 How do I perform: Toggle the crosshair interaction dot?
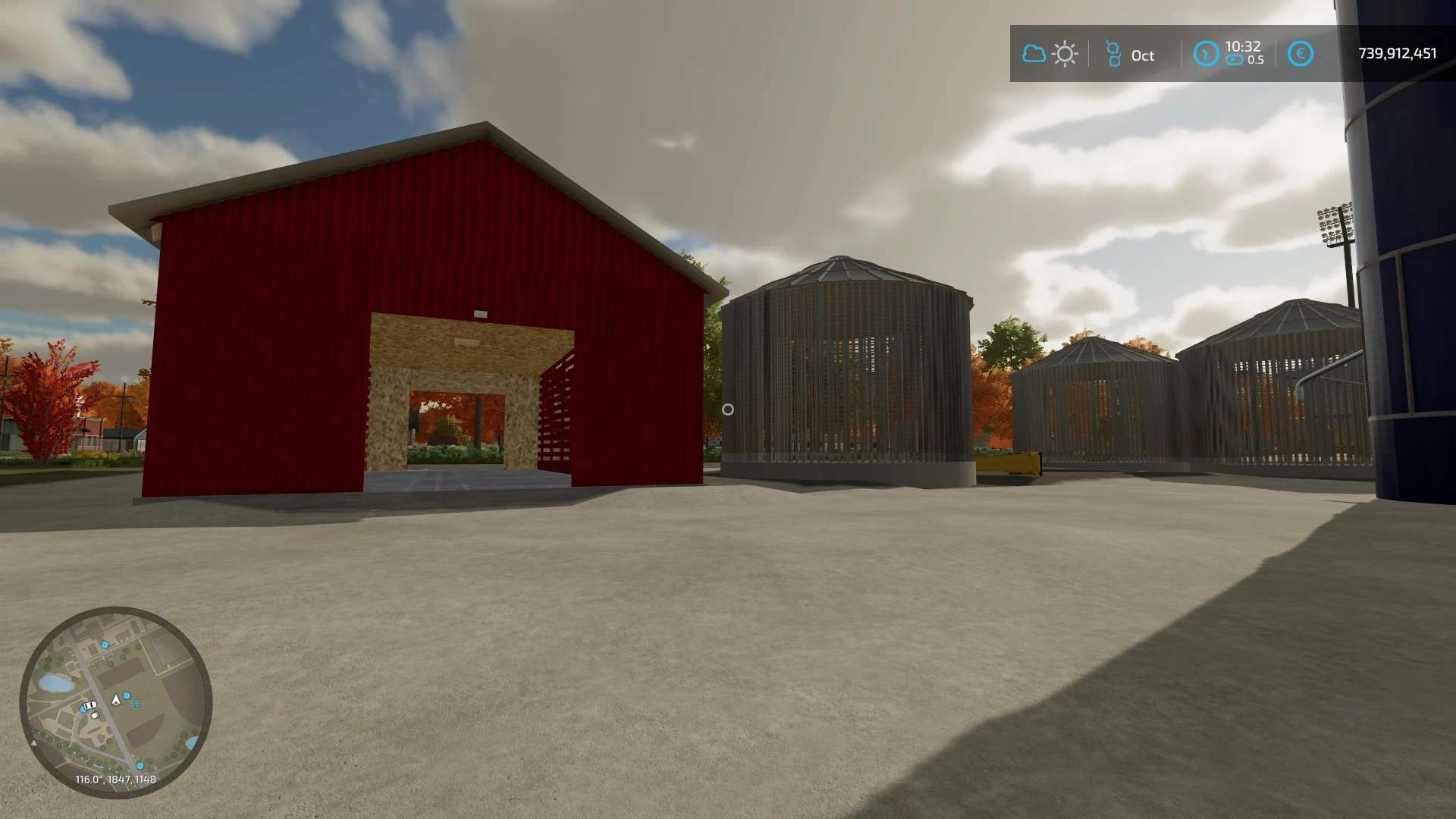pyautogui.click(x=728, y=409)
